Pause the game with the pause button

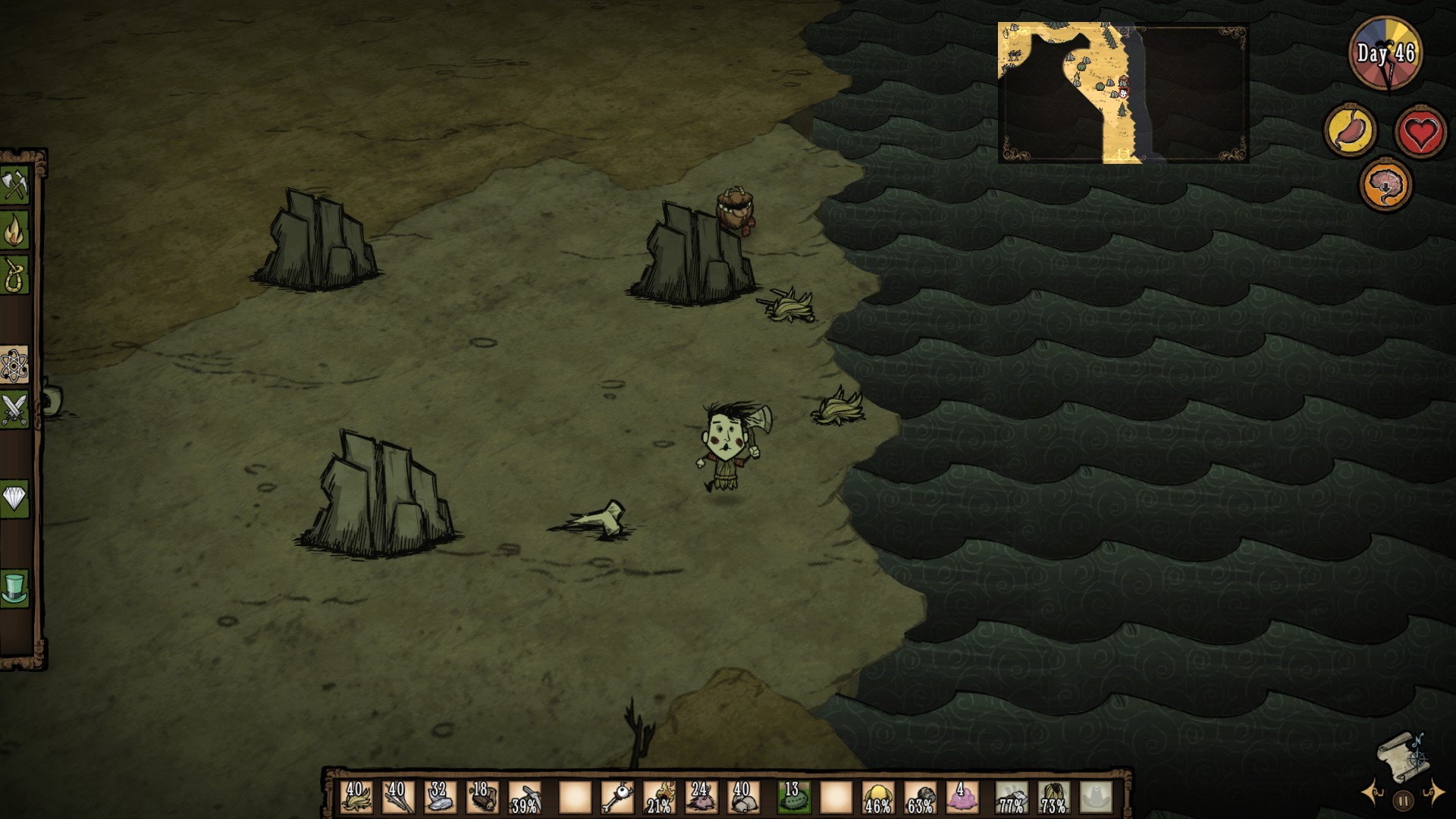(x=1403, y=800)
